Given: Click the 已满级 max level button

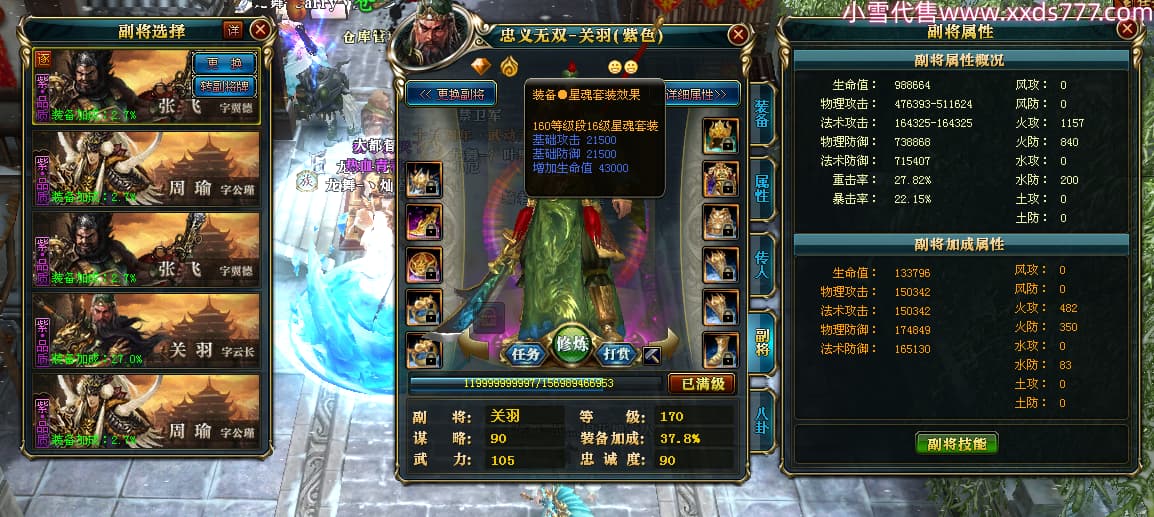Looking at the screenshot, I should [701, 383].
